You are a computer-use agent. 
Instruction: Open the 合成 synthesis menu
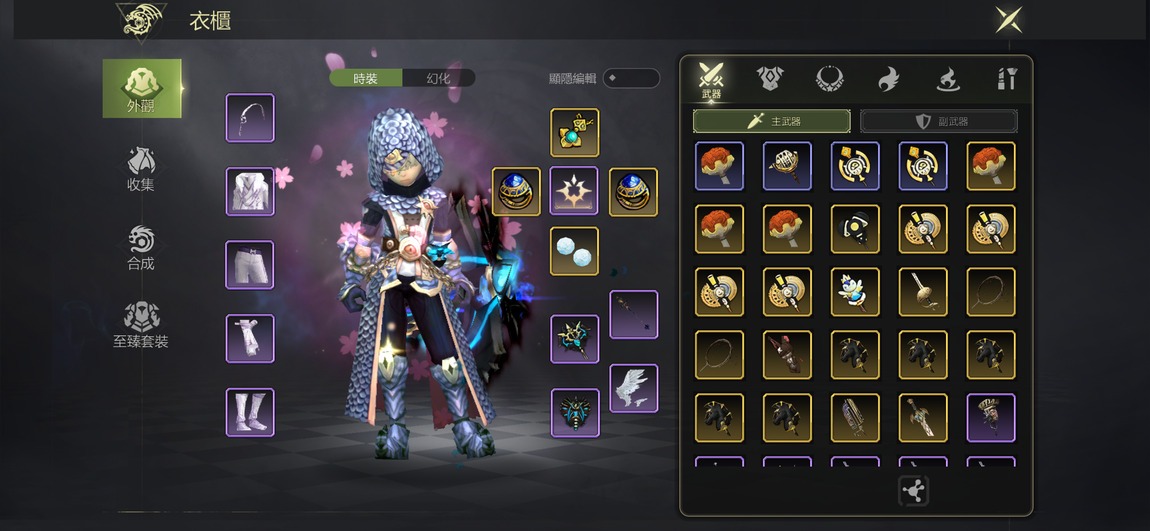click(x=141, y=248)
